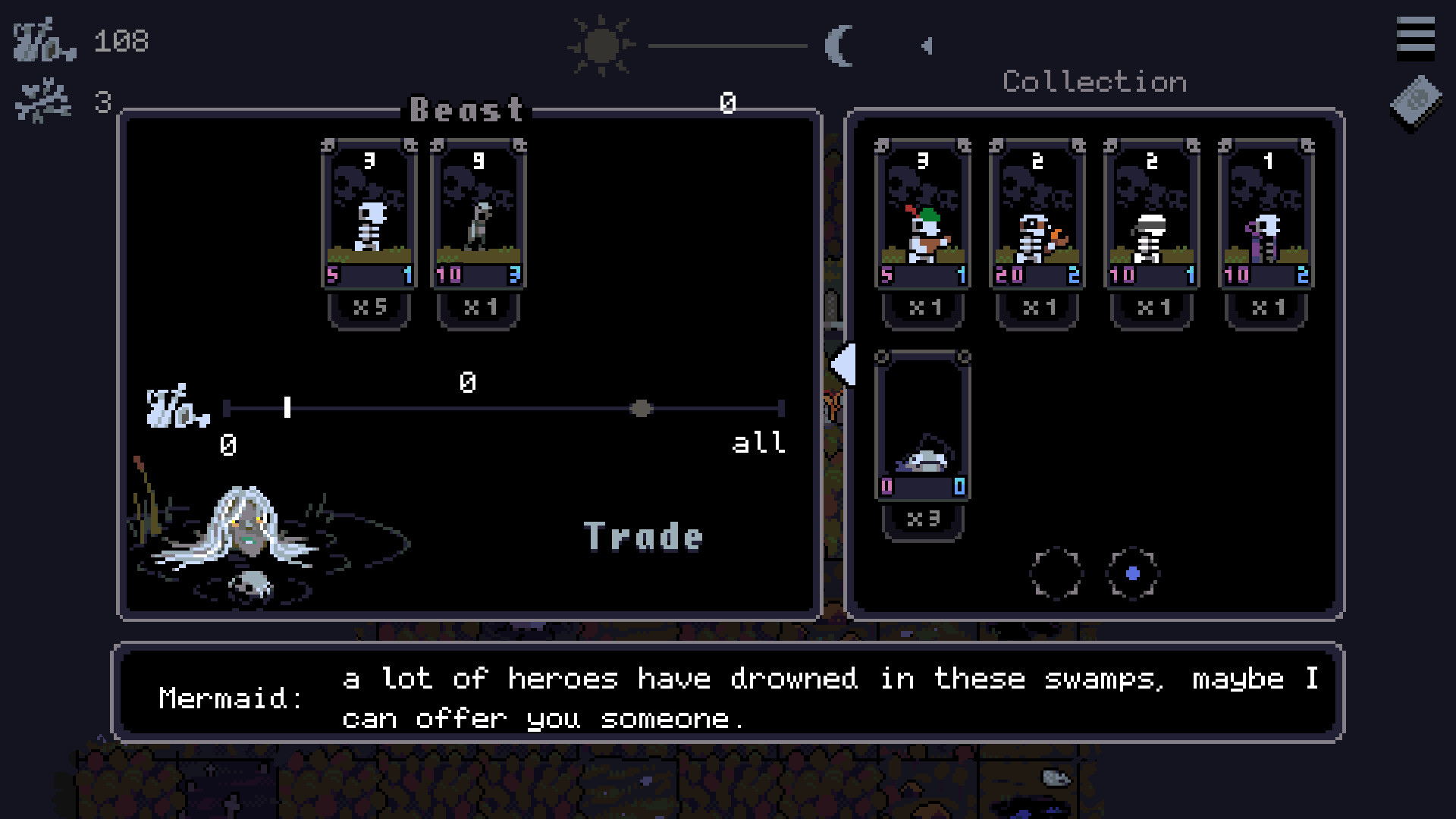Click the card deck icon below the menu
This screenshot has width=1456, height=819.
(1414, 102)
